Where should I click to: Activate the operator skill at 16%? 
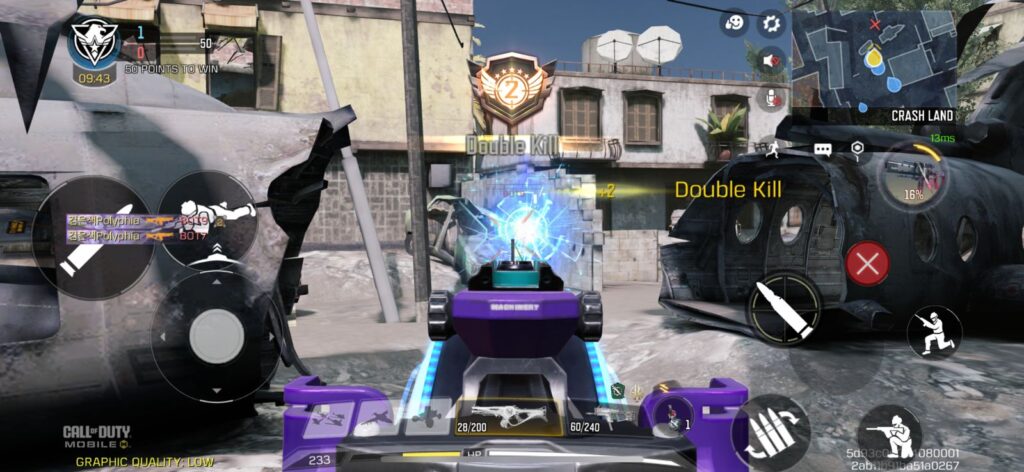(912, 177)
